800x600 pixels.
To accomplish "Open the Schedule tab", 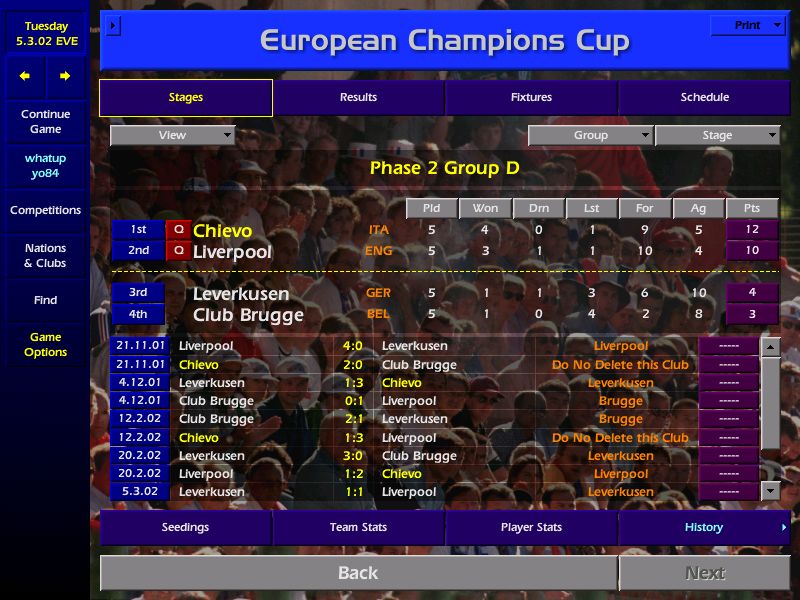I will [704, 97].
